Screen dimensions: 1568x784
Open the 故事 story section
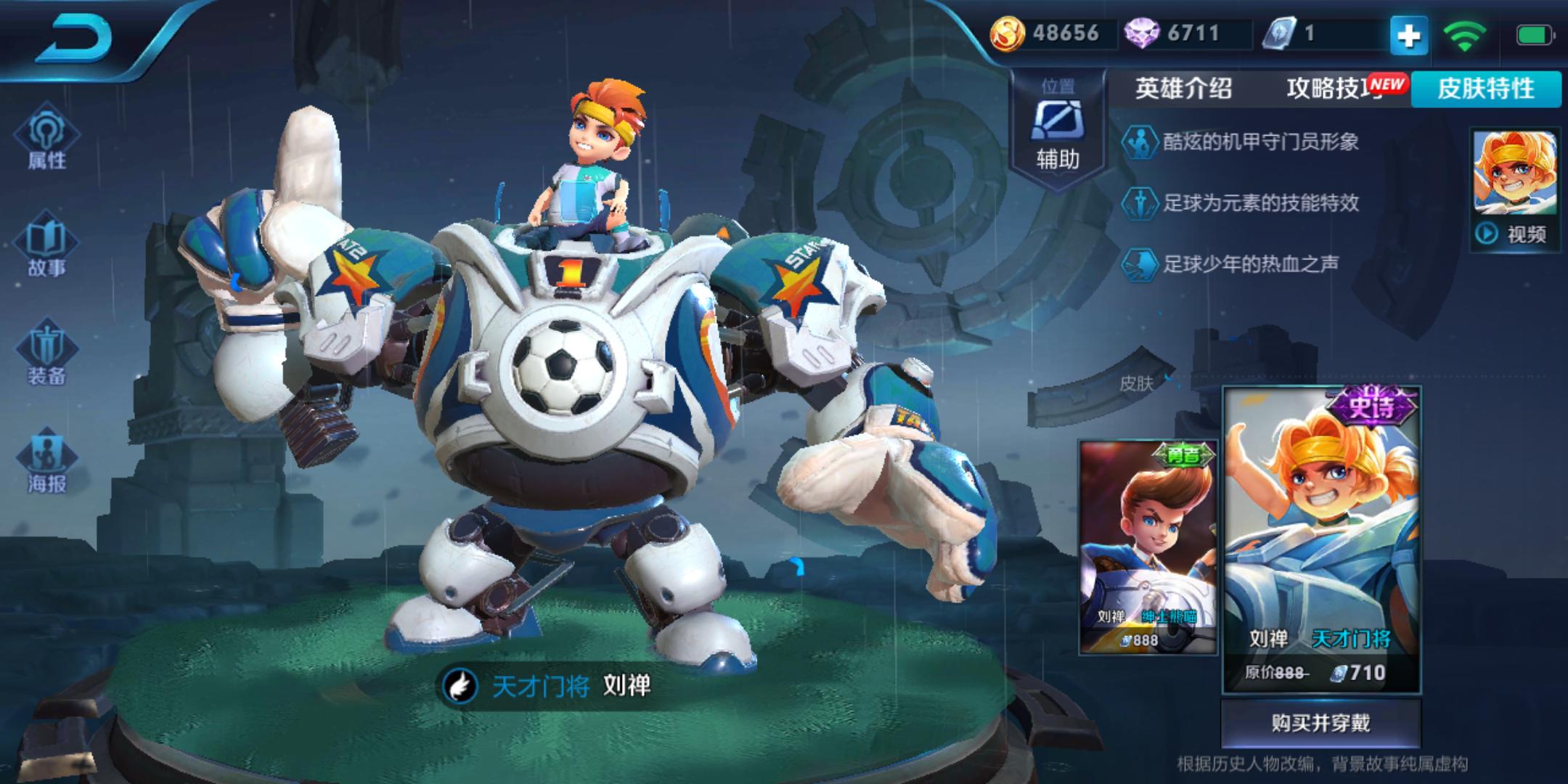point(46,247)
